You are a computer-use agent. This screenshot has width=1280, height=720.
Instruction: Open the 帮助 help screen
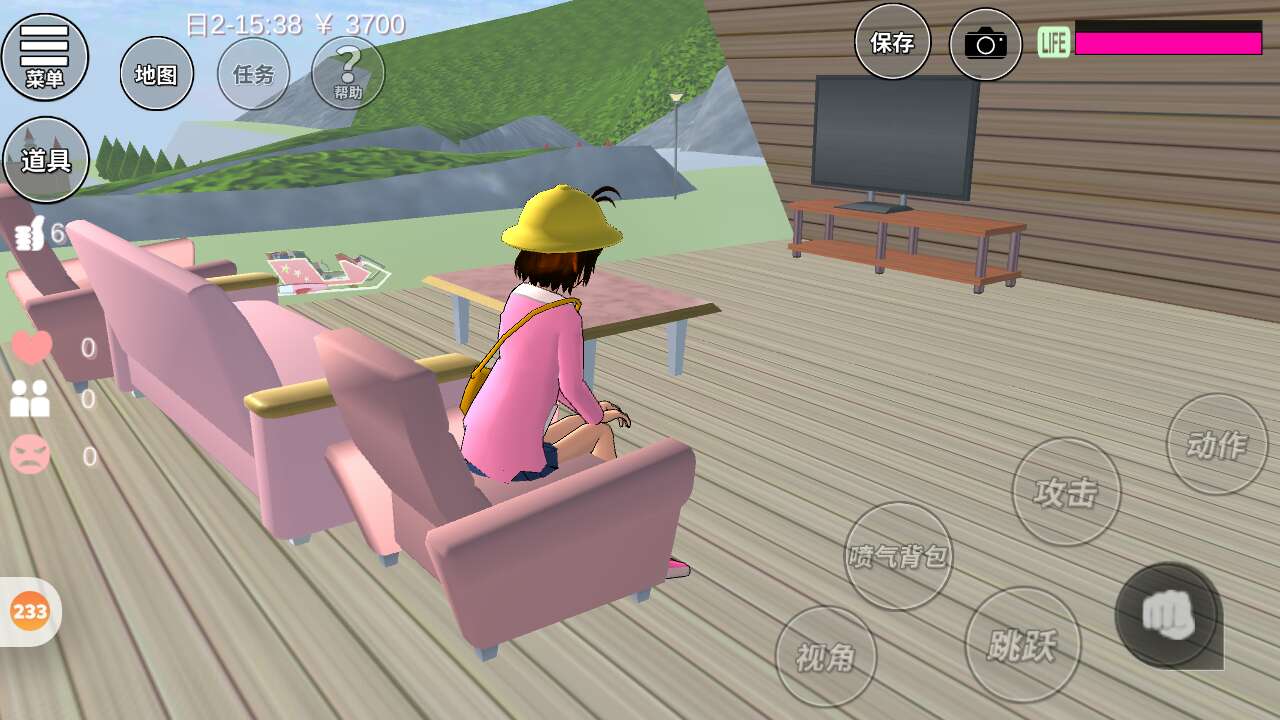click(348, 73)
